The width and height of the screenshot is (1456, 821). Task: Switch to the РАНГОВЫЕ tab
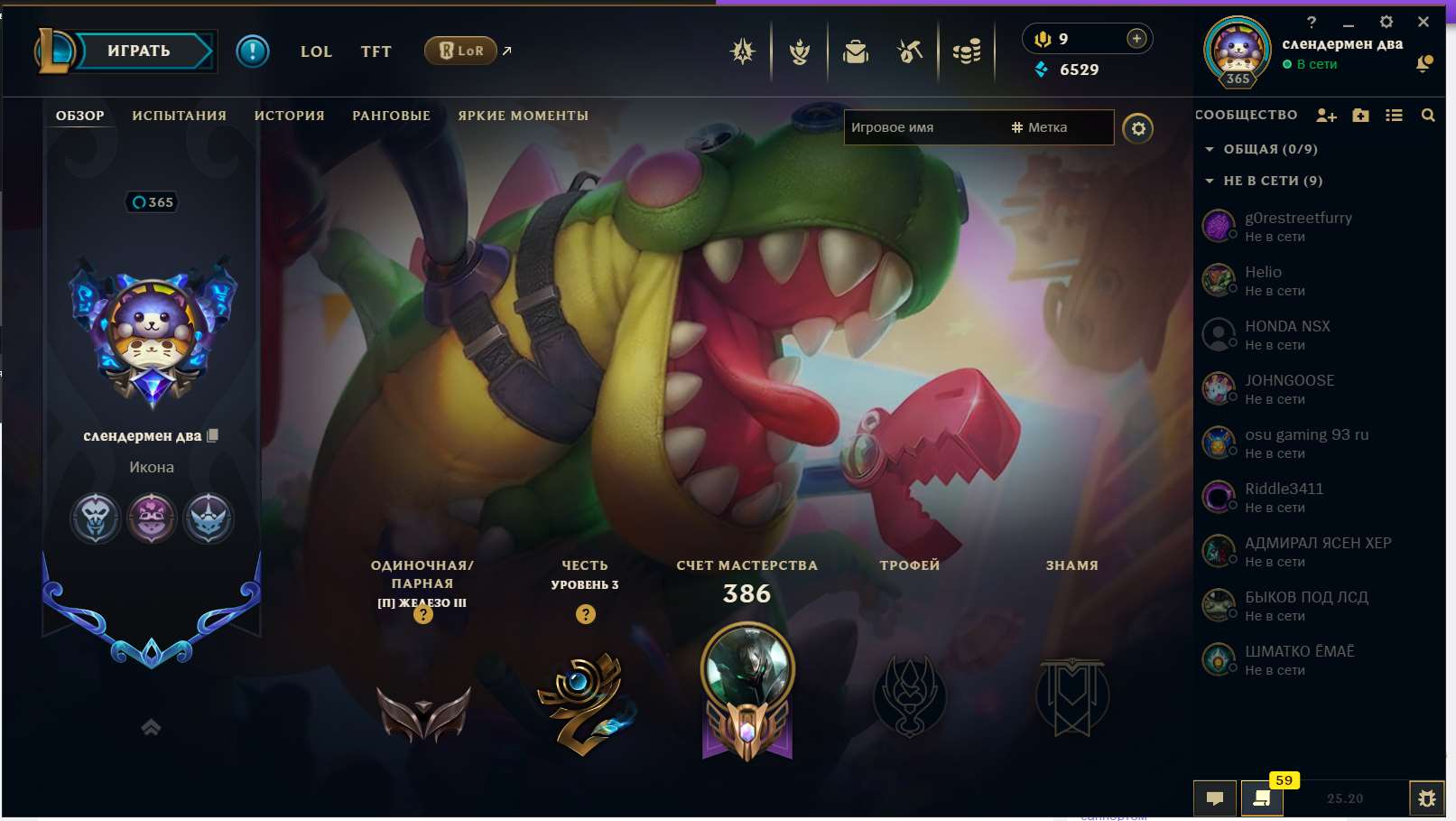pyautogui.click(x=390, y=116)
